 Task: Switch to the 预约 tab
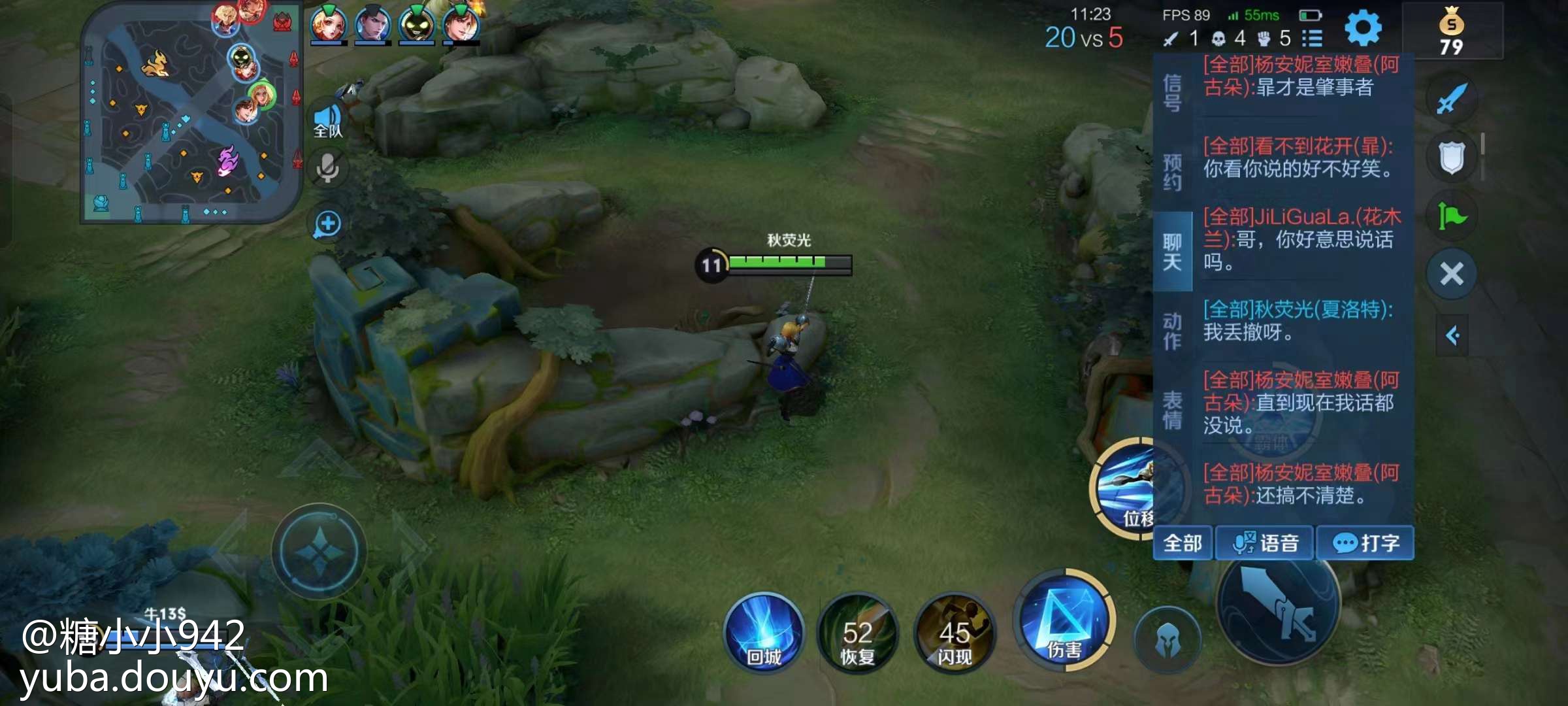(1173, 172)
